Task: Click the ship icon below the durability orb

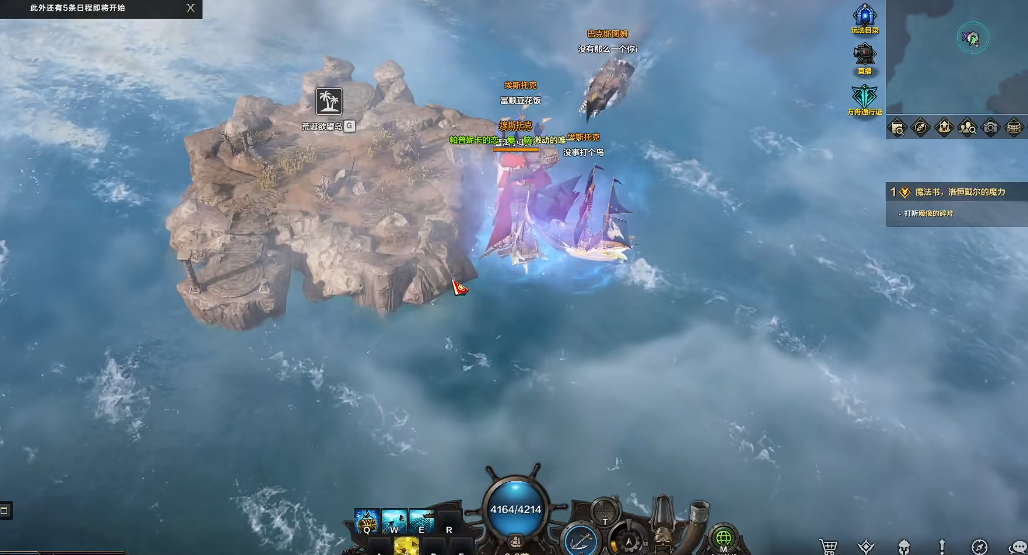Action: click(x=515, y=543)
